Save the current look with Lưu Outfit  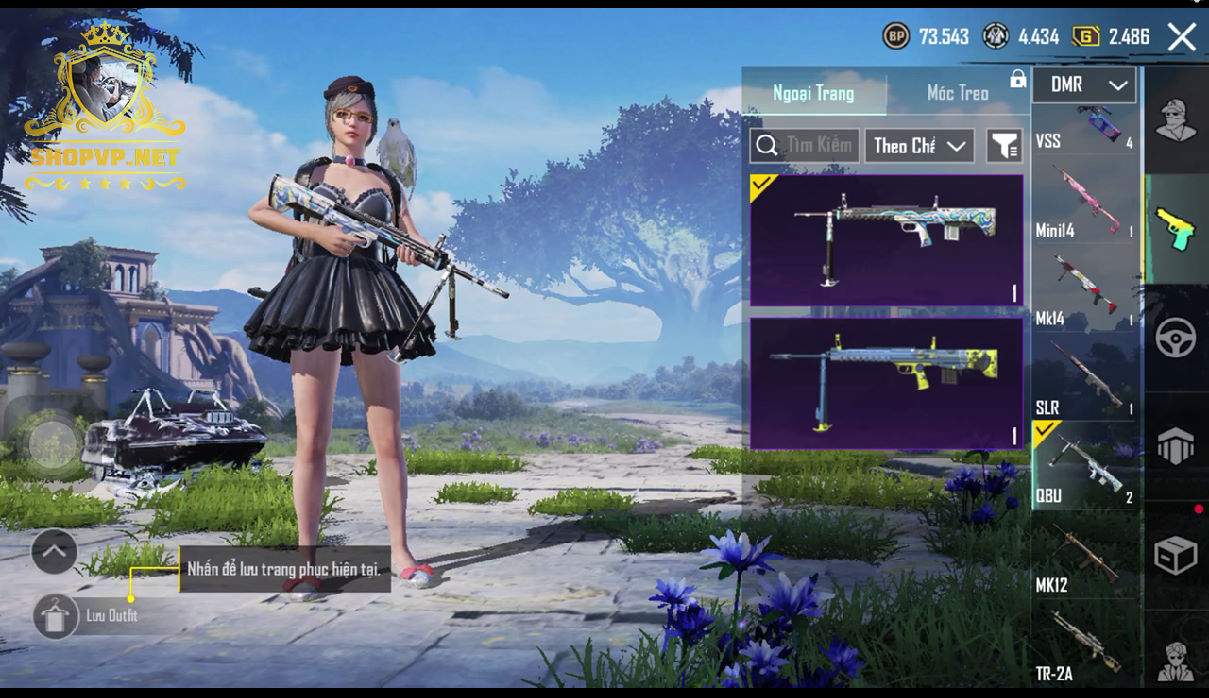coord(56,616)
